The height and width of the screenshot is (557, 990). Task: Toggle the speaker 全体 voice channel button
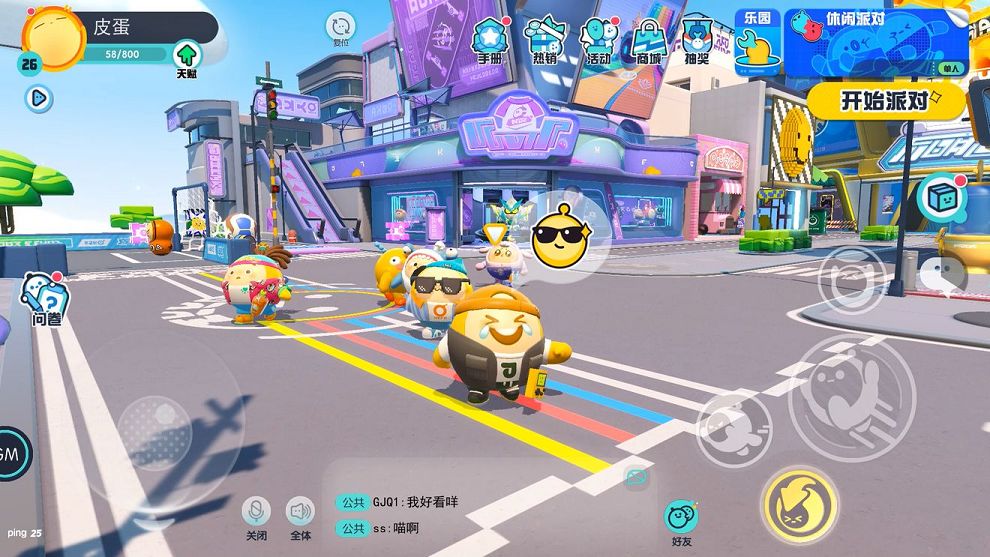[x=300, y=514]
